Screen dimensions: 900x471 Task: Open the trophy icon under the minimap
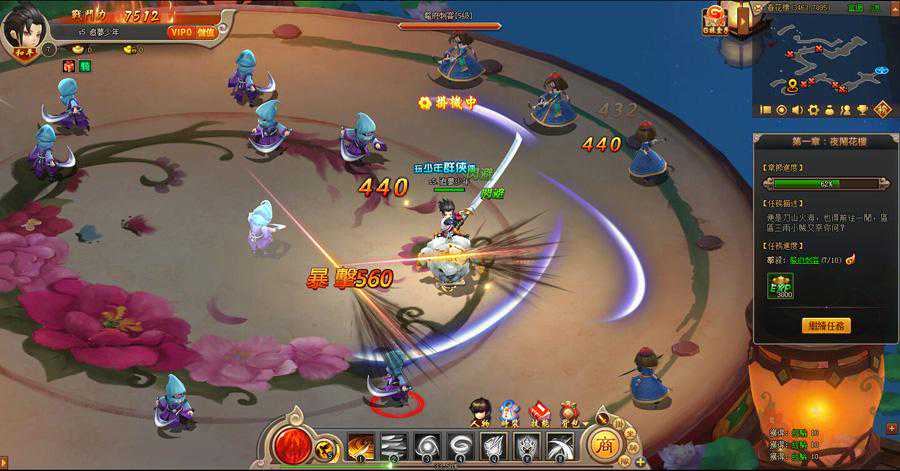861,109
